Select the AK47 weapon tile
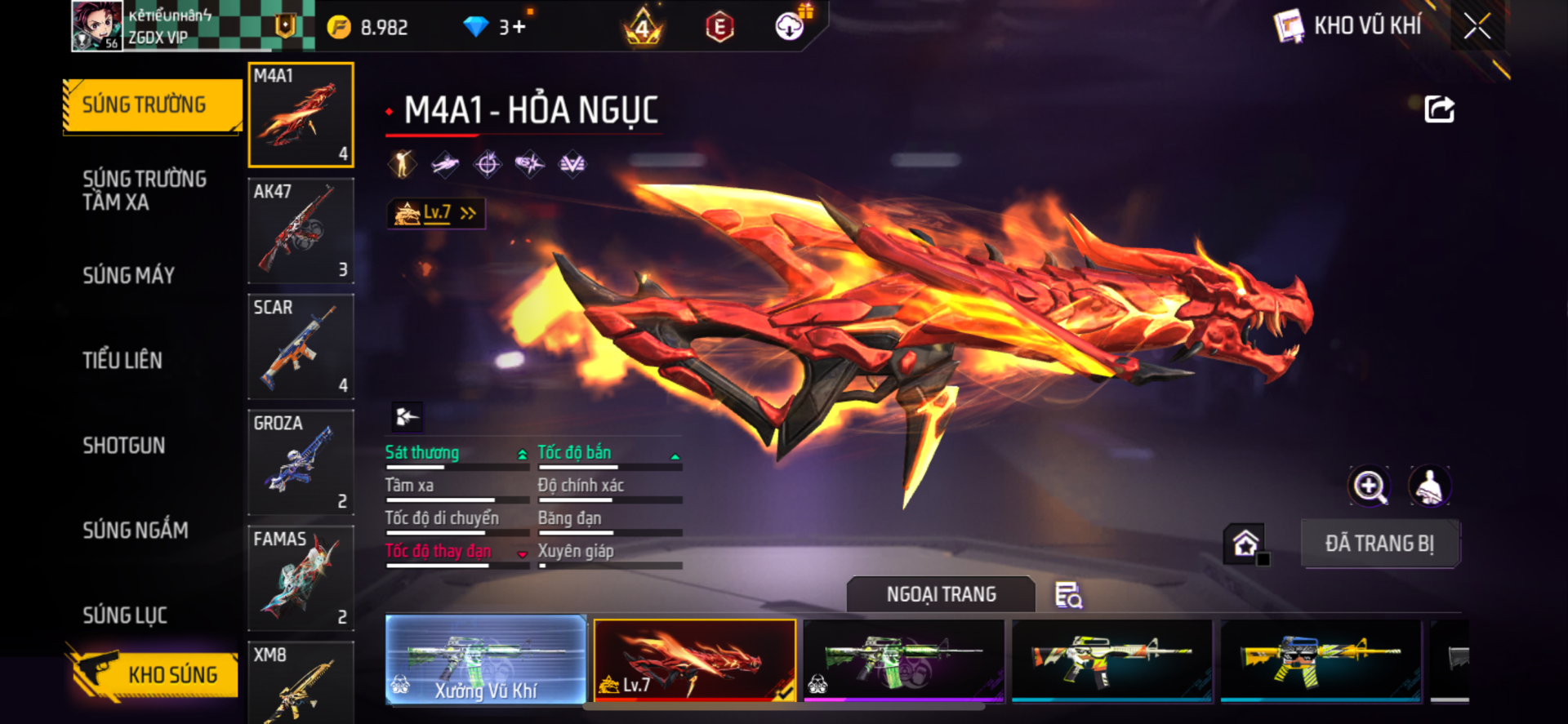The height and width of the screenshot is (724, 1568). coord(301,231)
